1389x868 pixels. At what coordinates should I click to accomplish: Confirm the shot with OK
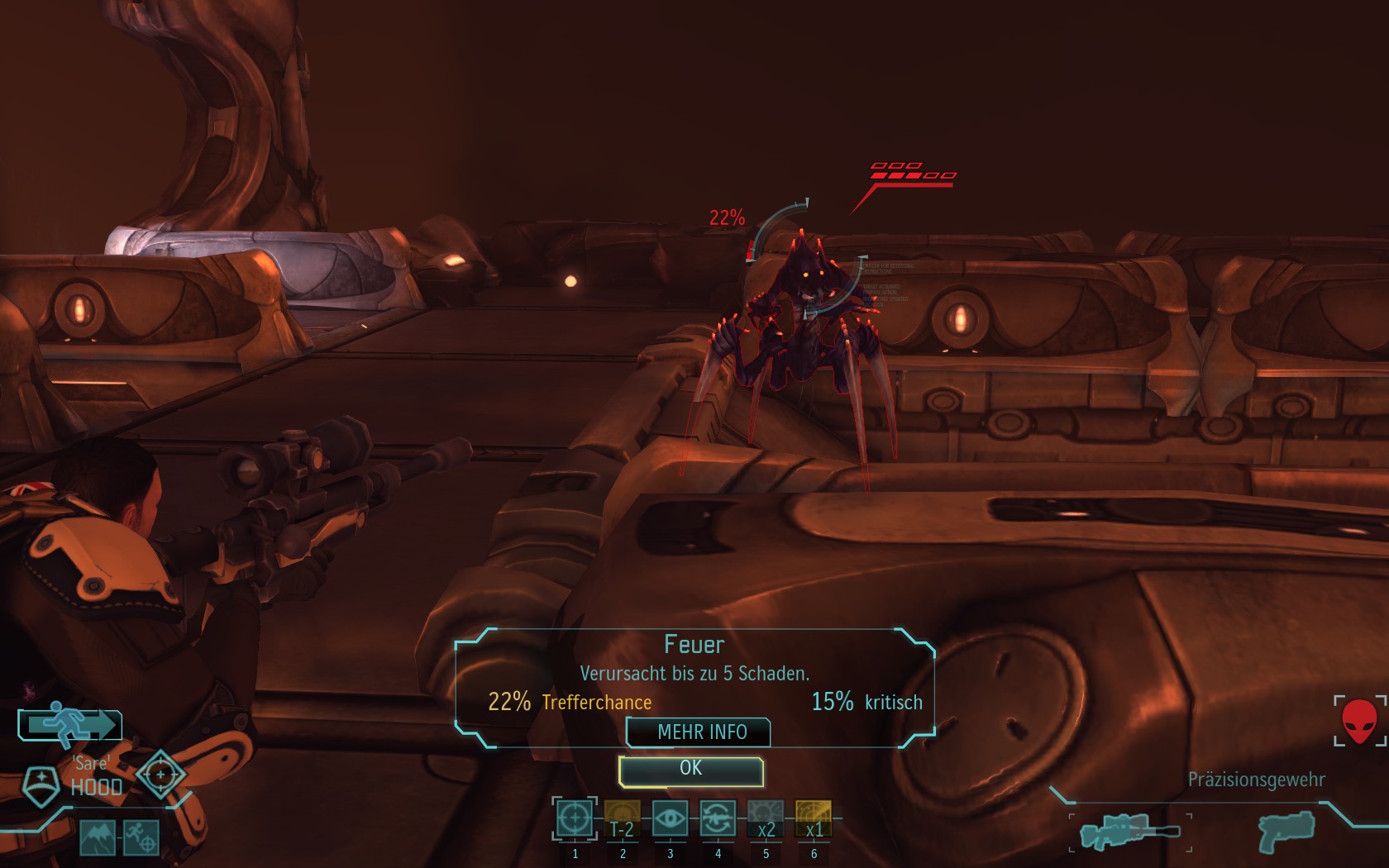pos(690,770)
